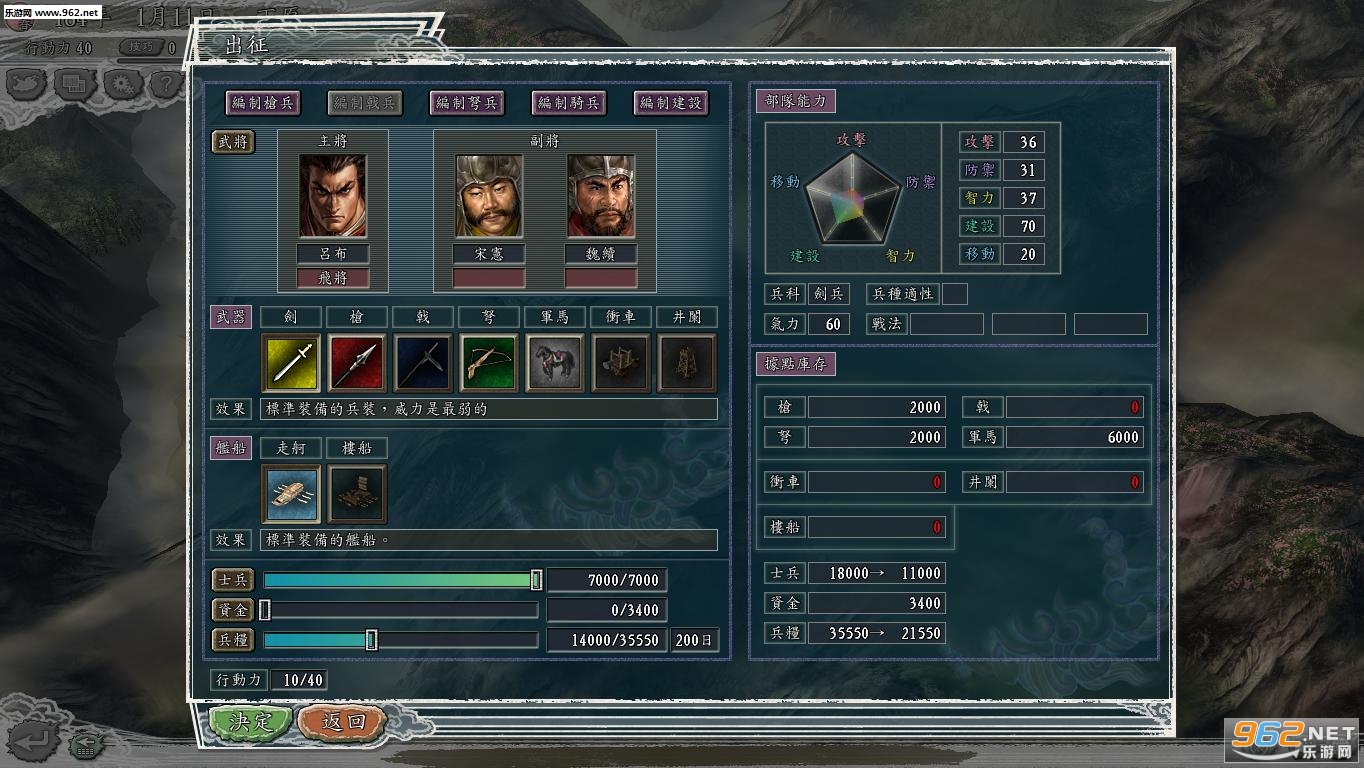Pick the 編制騎兵 cavalry unit button

pos(568,102)
